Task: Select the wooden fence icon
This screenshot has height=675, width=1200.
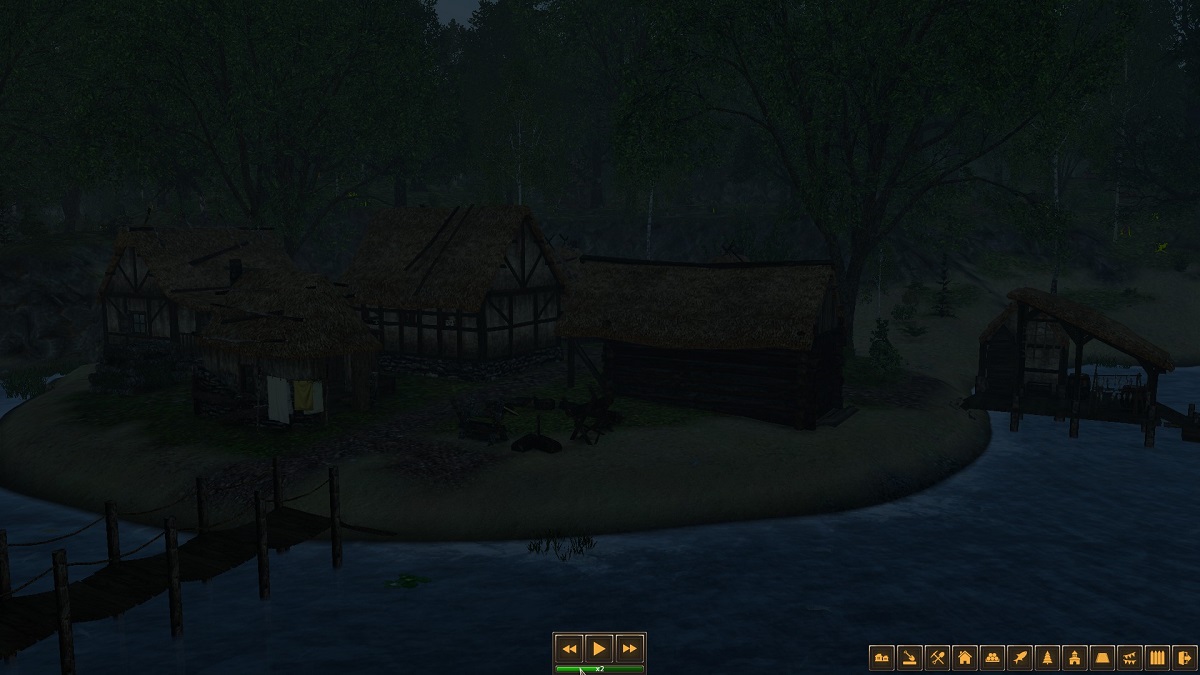Action: pos(1157,657)
